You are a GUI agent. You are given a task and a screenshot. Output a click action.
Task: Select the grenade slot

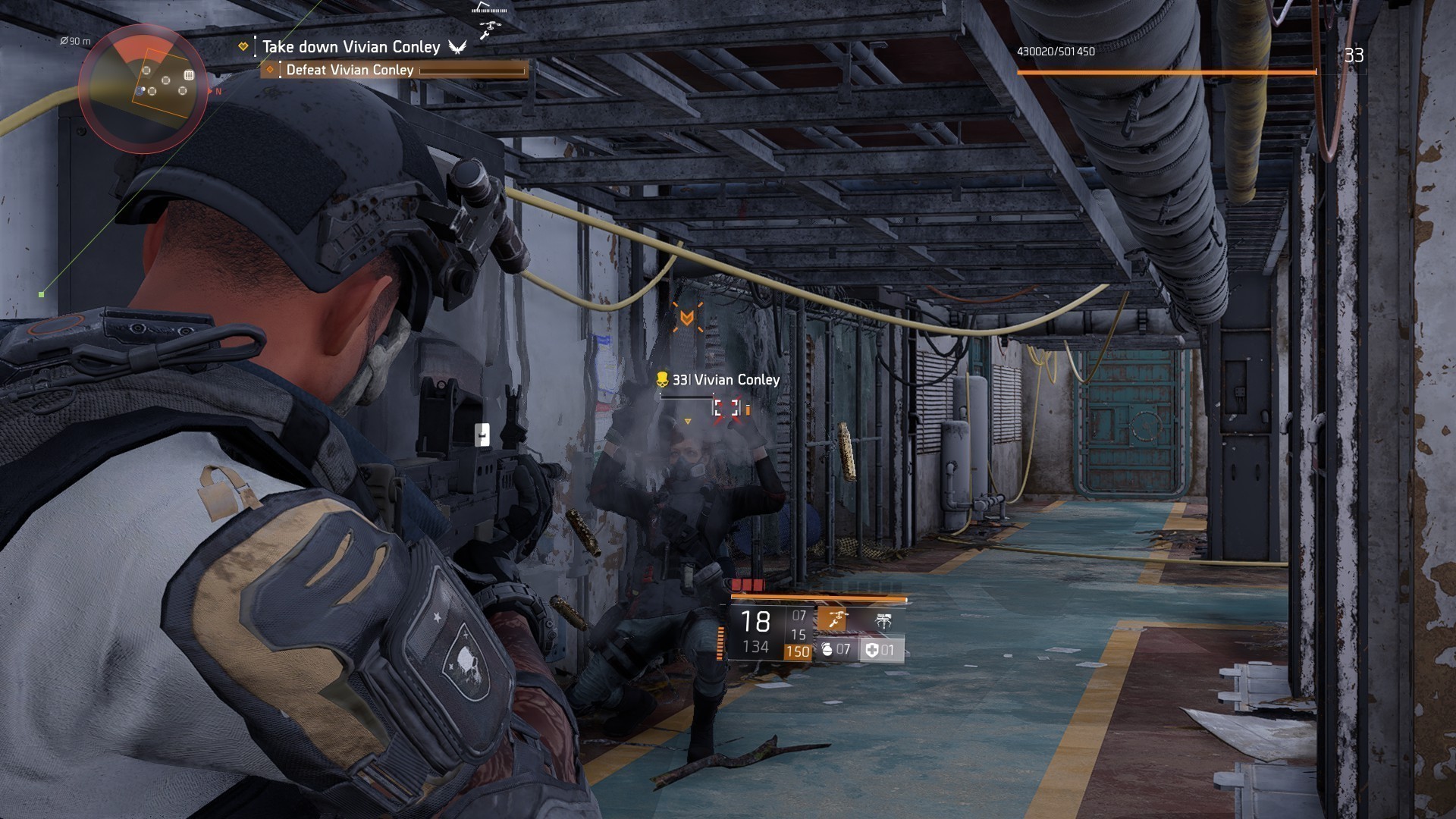point(836,650)
